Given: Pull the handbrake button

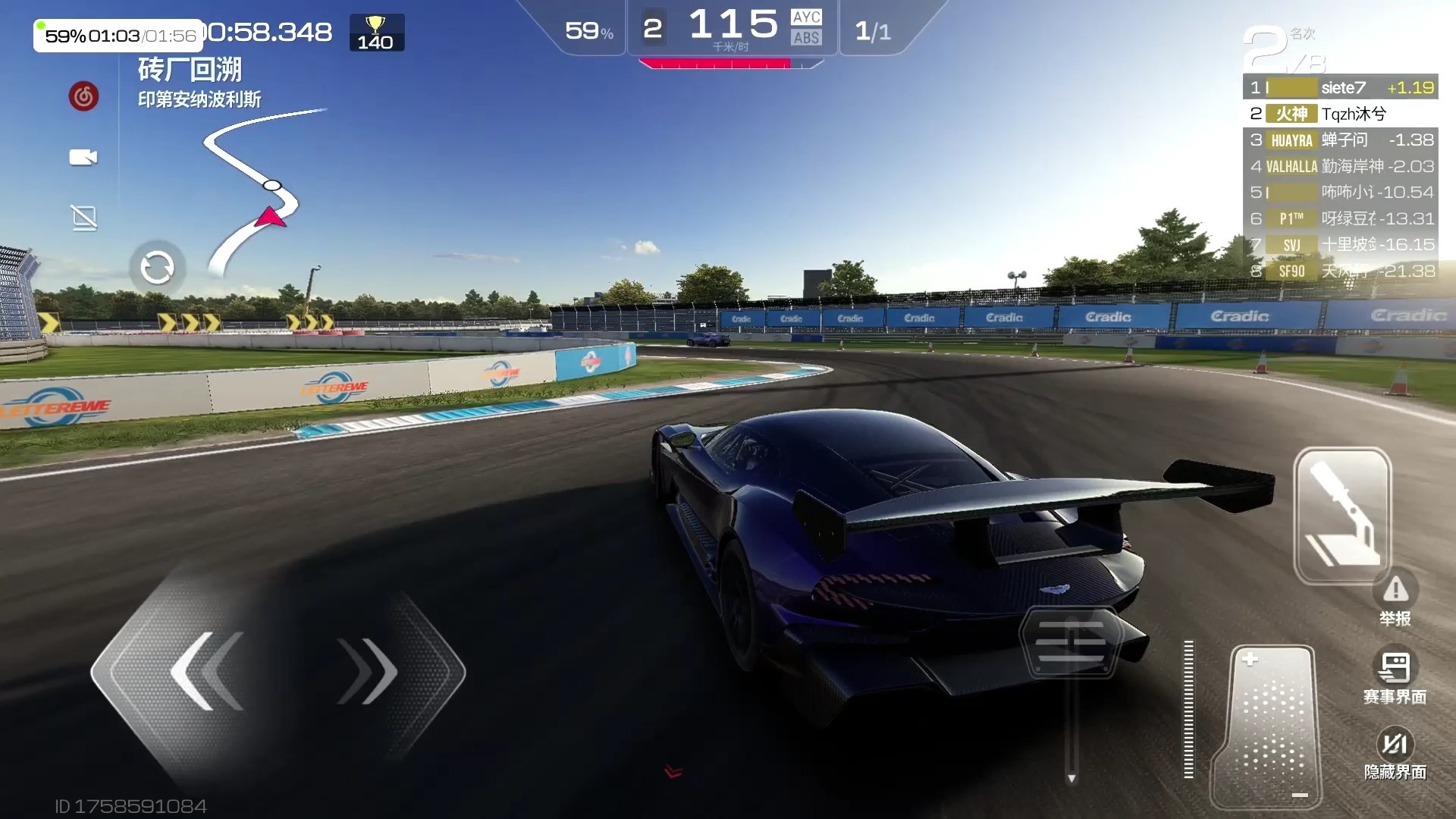Looking at the screenshot, I should tap(1341, 516).
